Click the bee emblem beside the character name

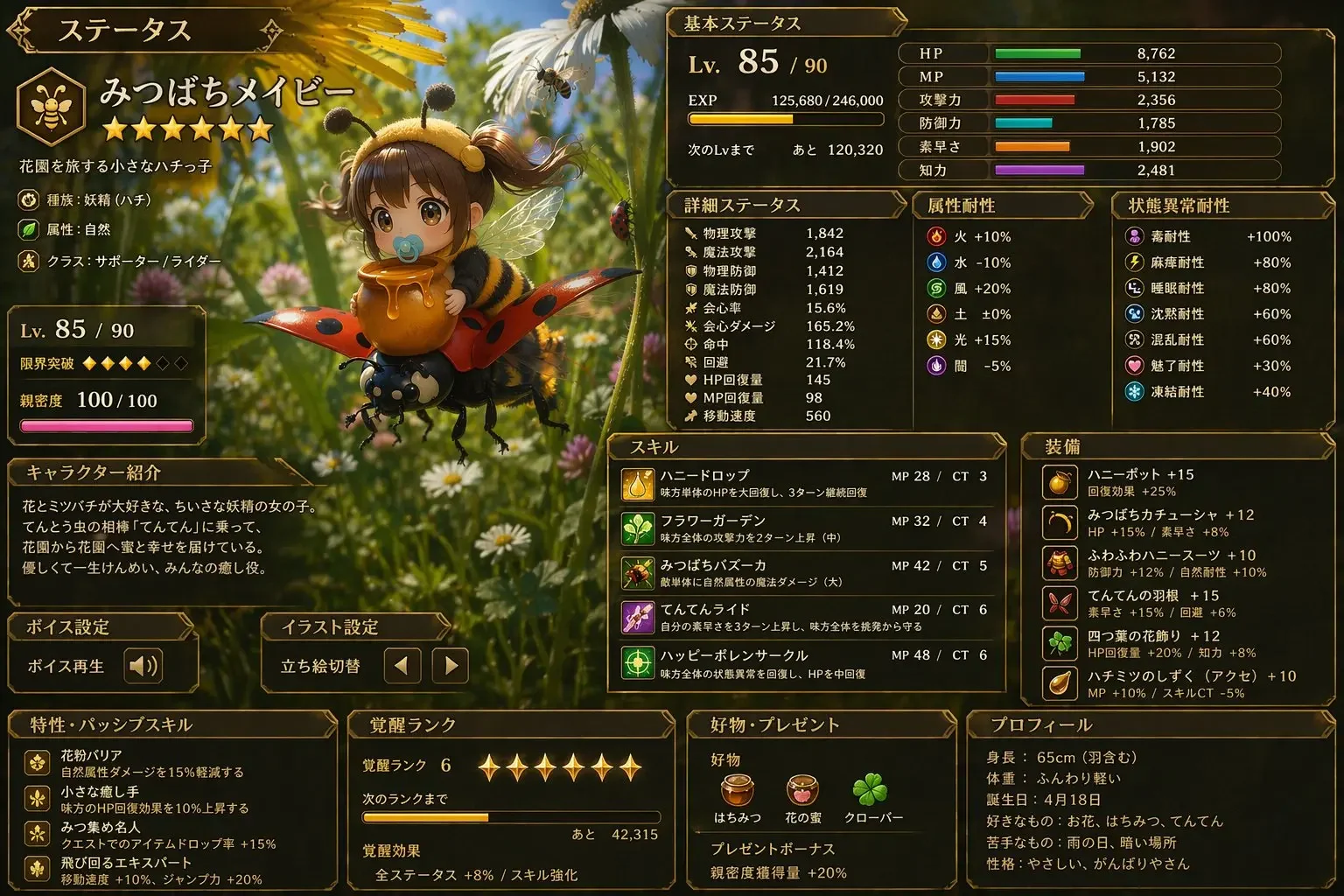[x=51, y=105]
